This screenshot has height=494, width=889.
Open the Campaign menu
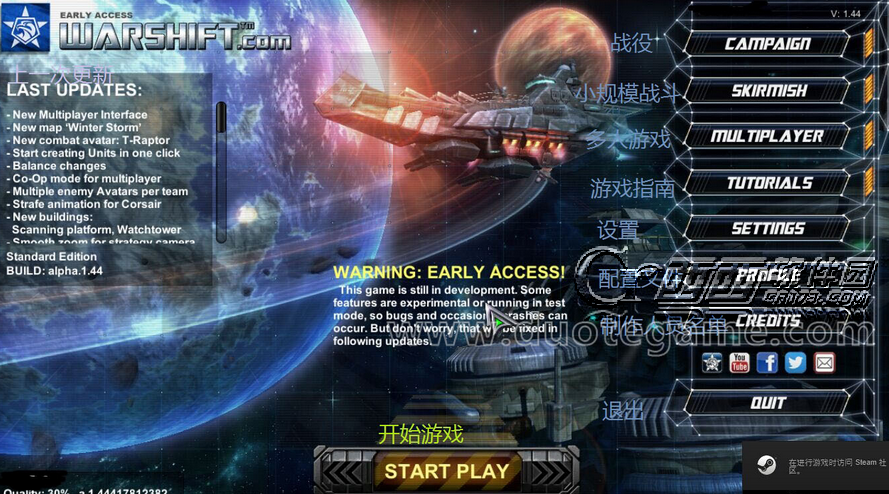(x=767, y=44)
